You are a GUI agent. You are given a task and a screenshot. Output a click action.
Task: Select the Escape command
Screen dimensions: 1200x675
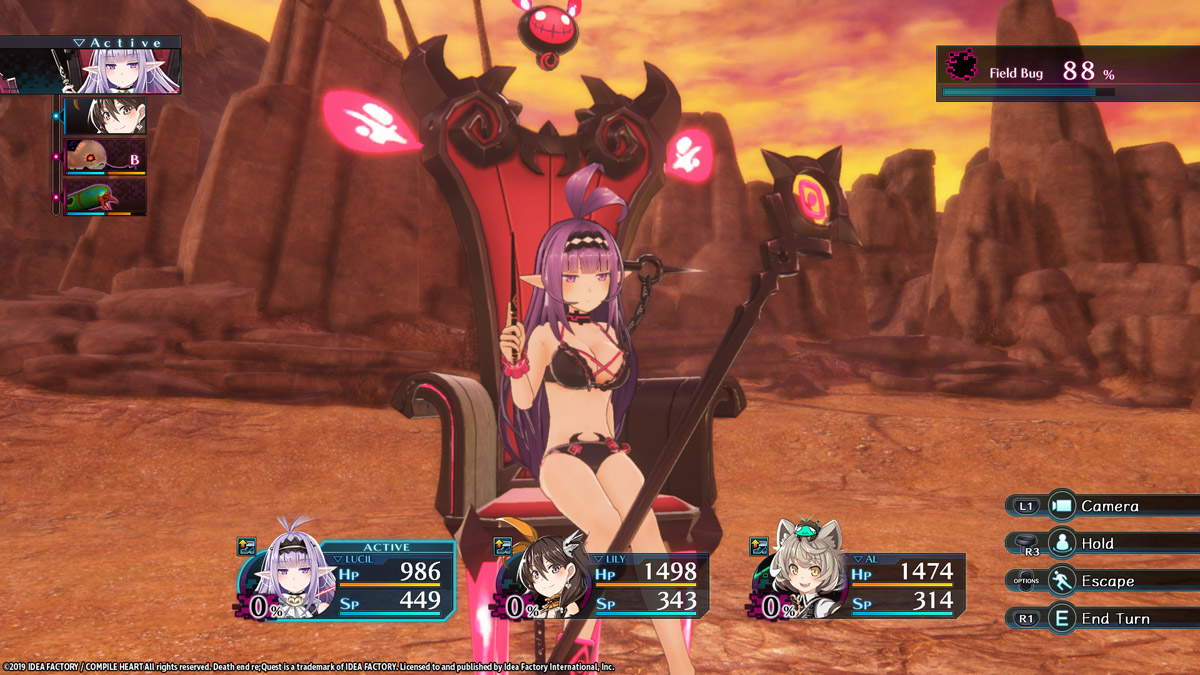coord(1106,581)
